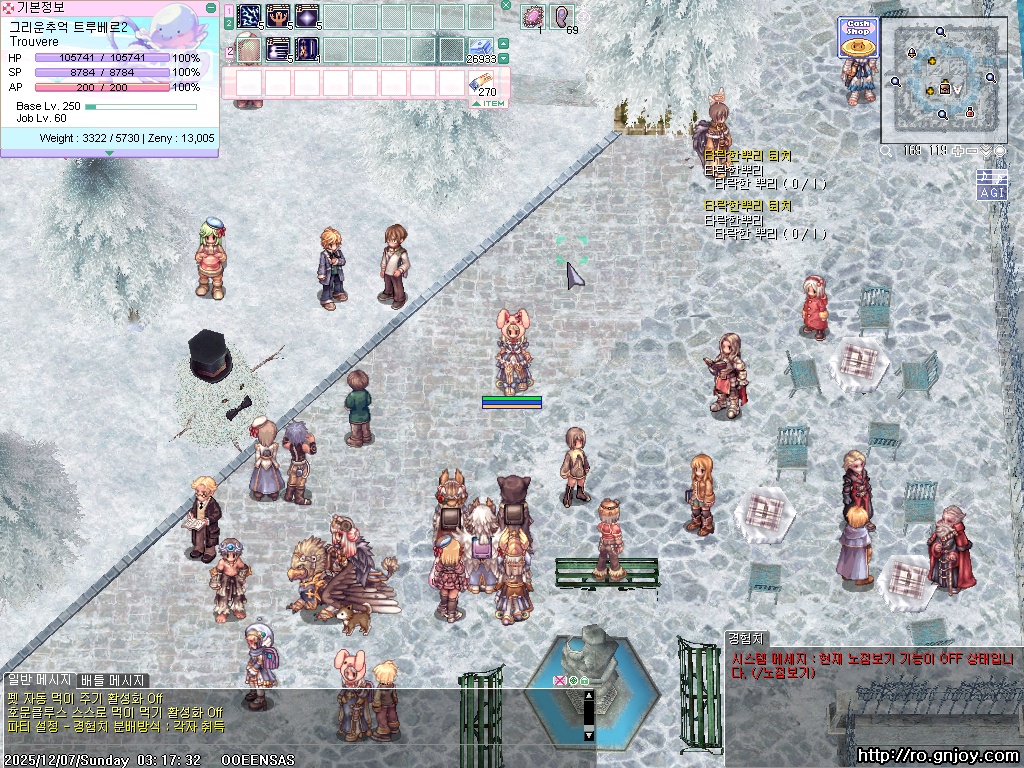
Task: Expand the basic info window's bottom arrow
Action: [109, 153]
